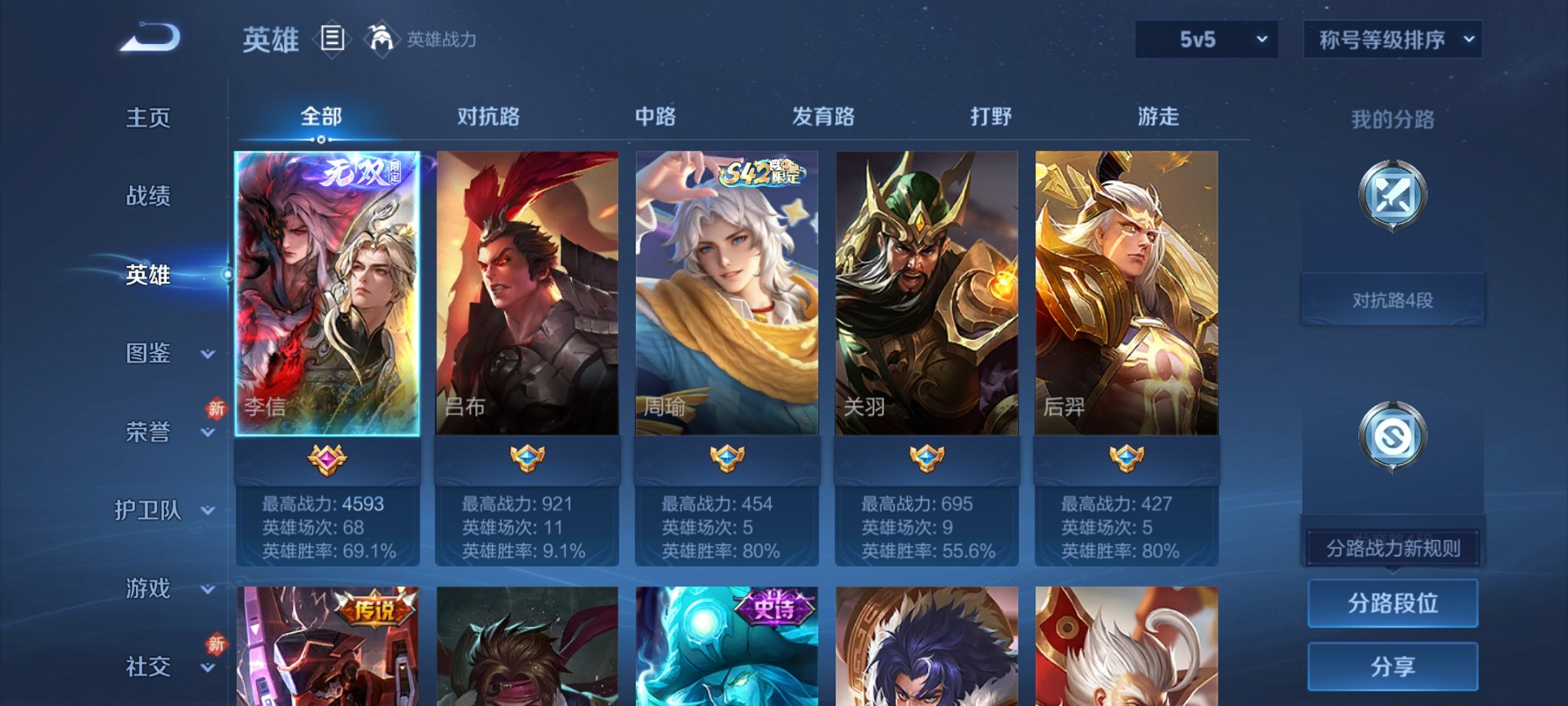Switch to the 对抗路 tab
Screen dimensions: 1568x706
[490, 117]
